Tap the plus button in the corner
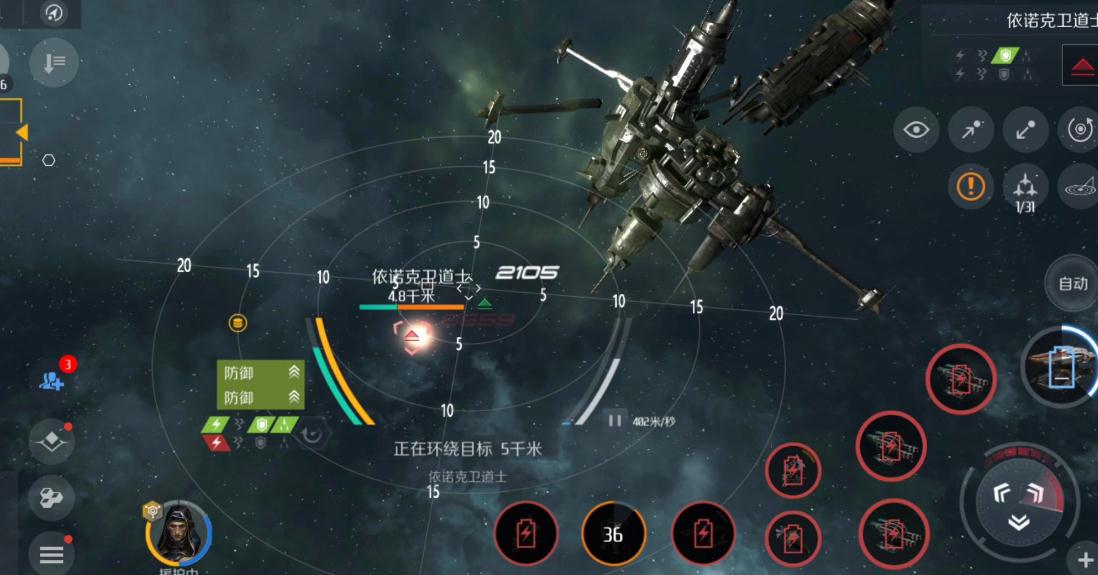The width and height of the screenshot is (1098, 575). [1085, 559]
